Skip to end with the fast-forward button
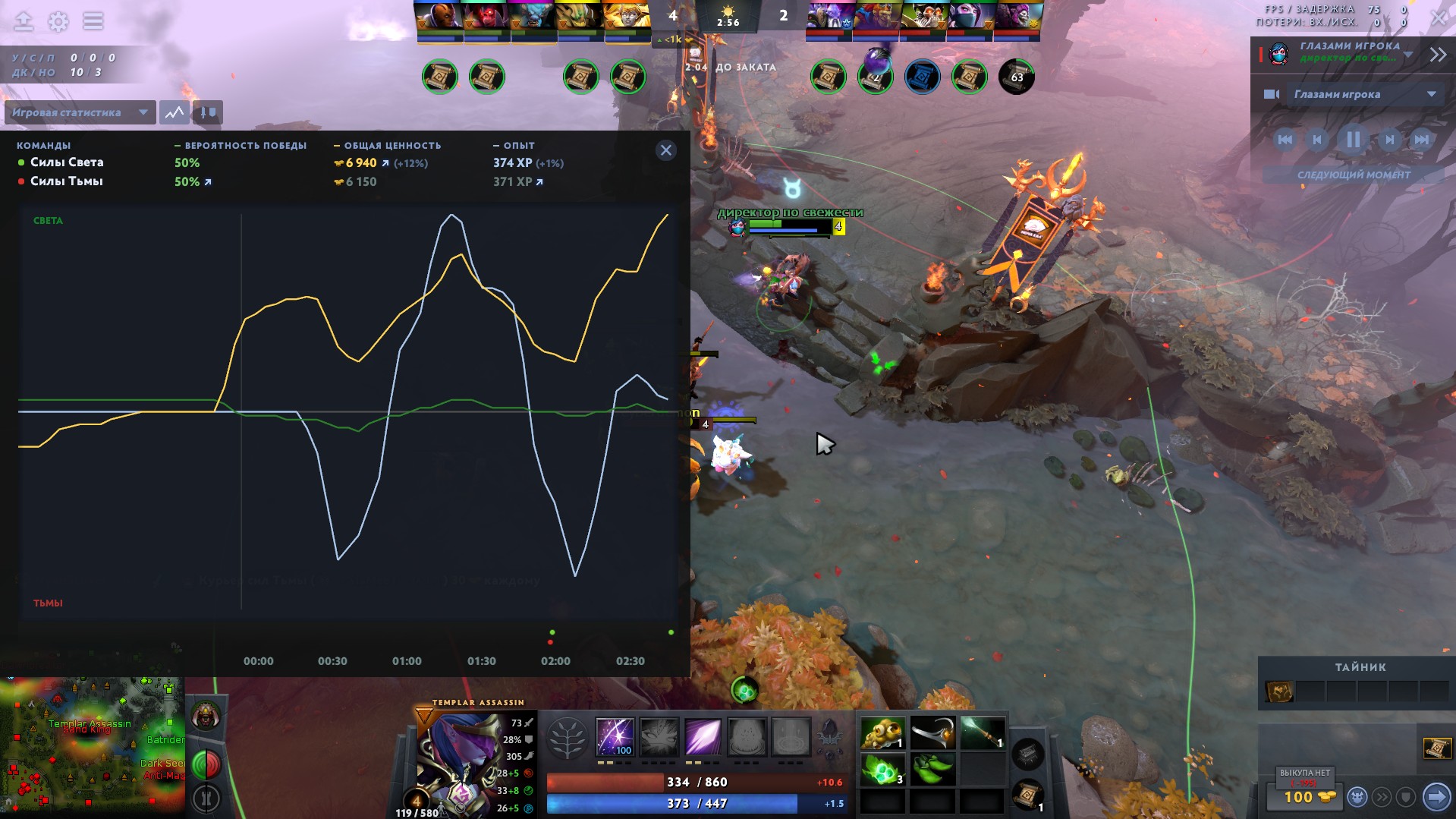 coord(1421,140)
